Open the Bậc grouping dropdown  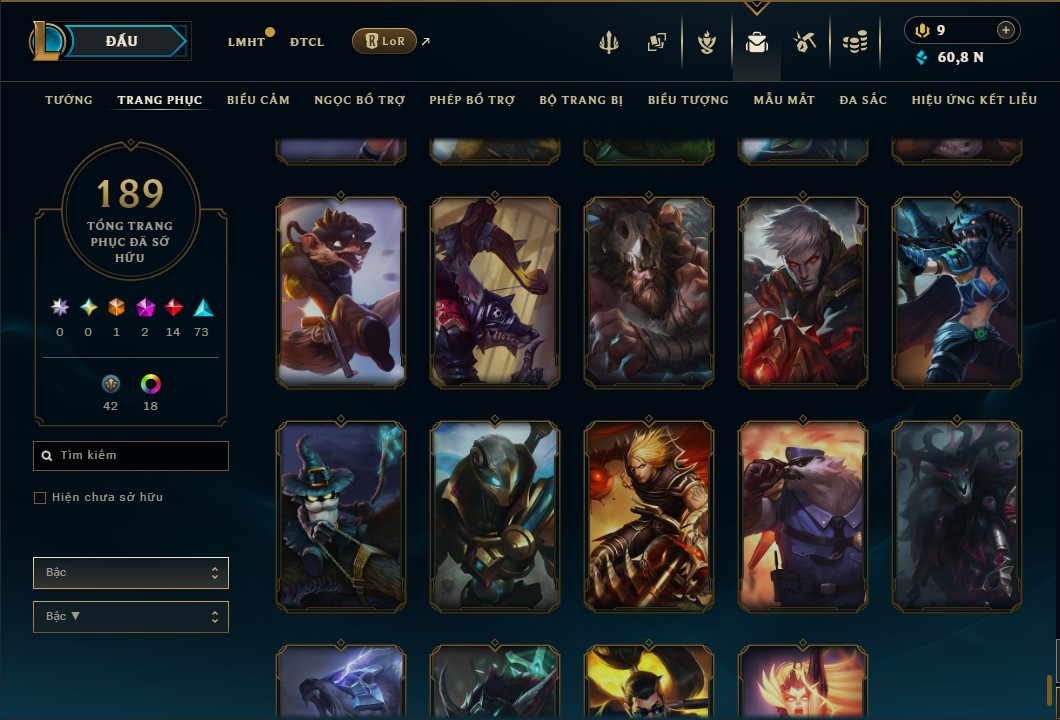[131, 573]
